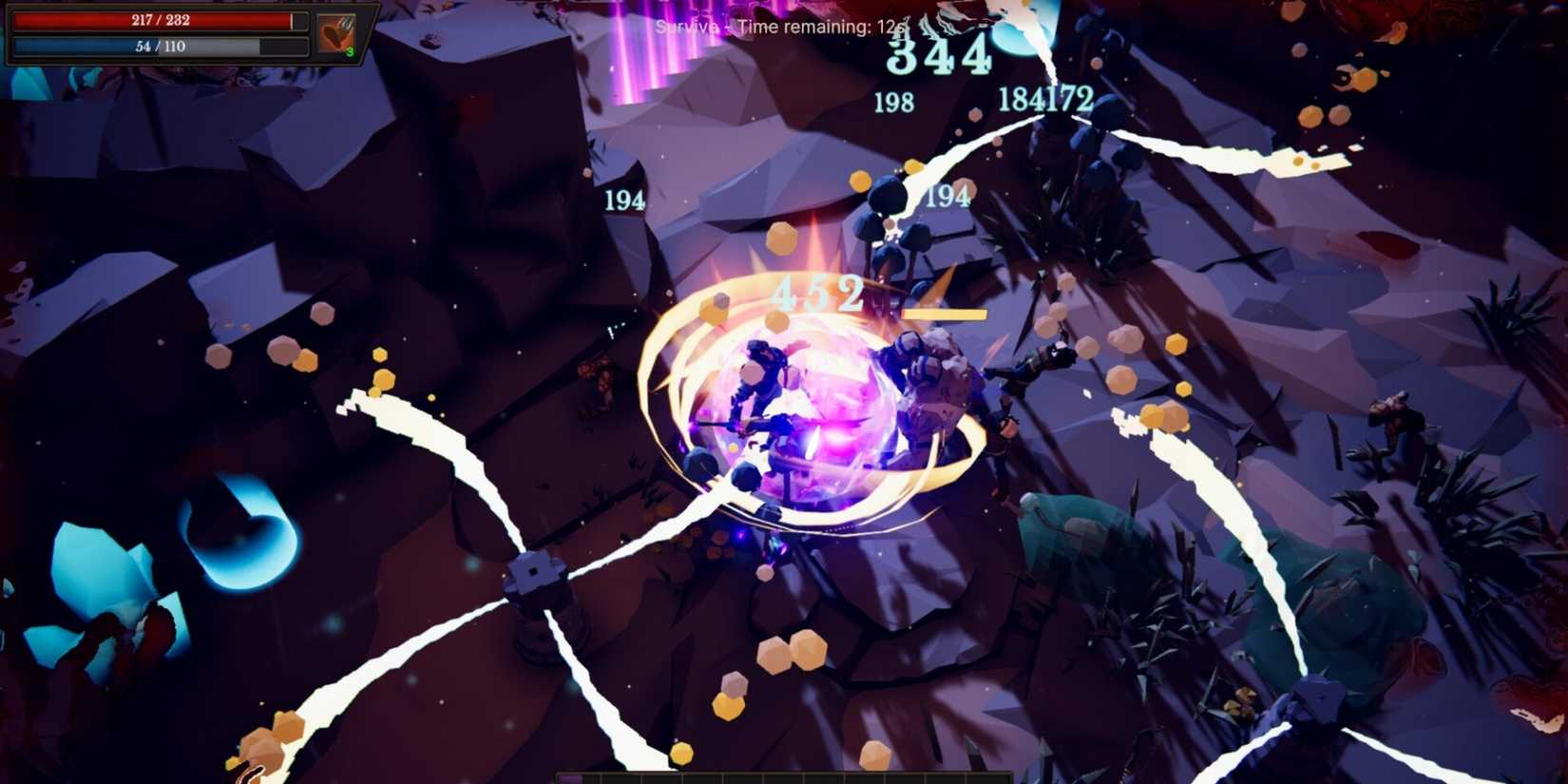Viewport: 1568px width, 784px height.
Task: Click the Survival time remaining text
Action: [x=784, y=27]
